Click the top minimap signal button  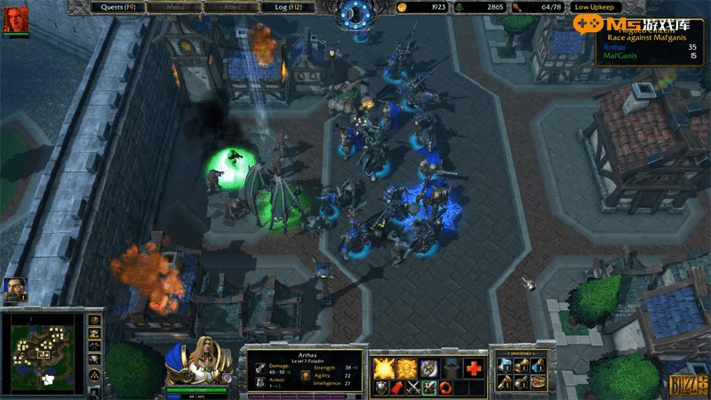(94, 320)
